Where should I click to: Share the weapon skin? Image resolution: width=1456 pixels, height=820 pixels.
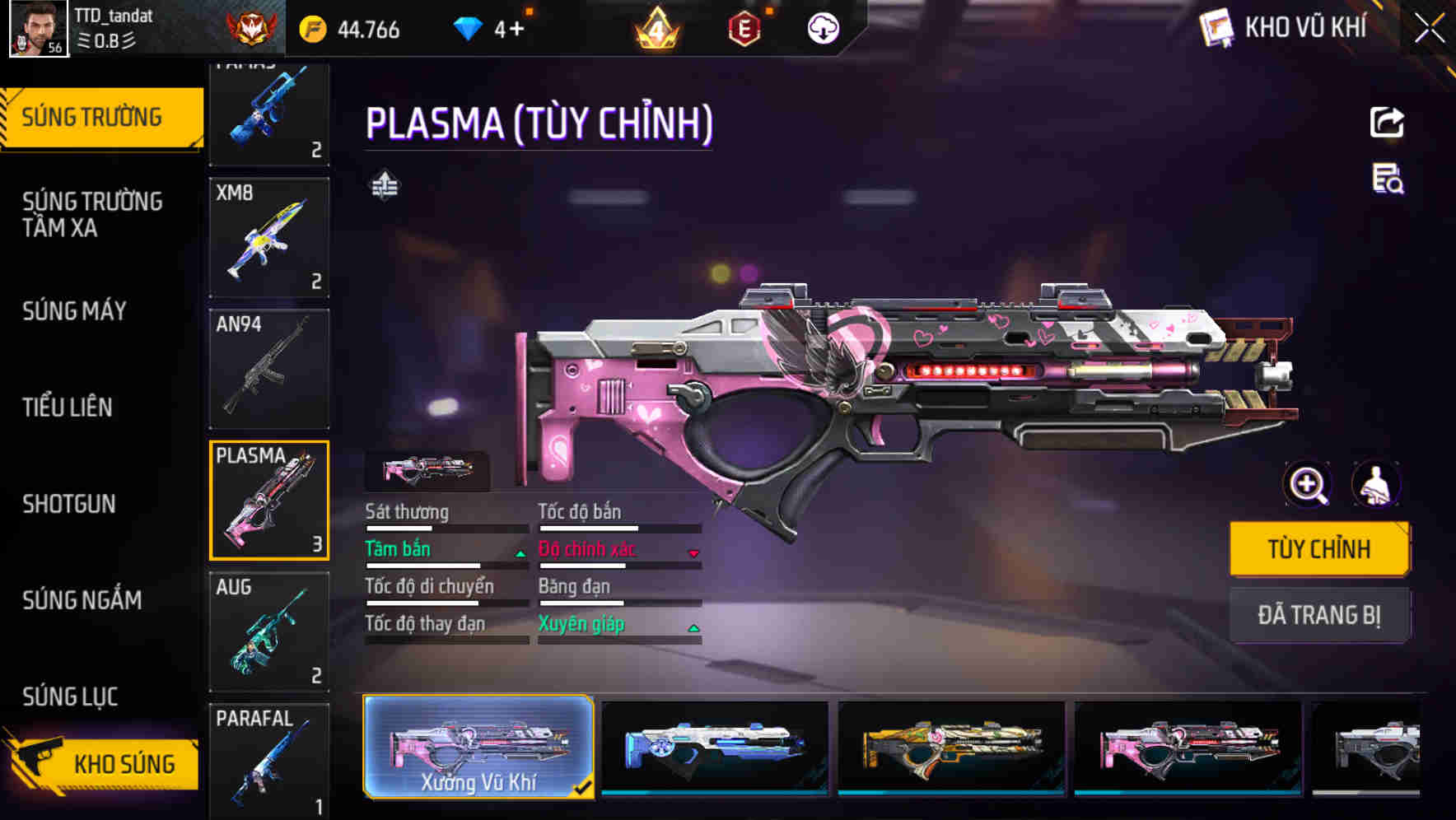click(1387, 123)
